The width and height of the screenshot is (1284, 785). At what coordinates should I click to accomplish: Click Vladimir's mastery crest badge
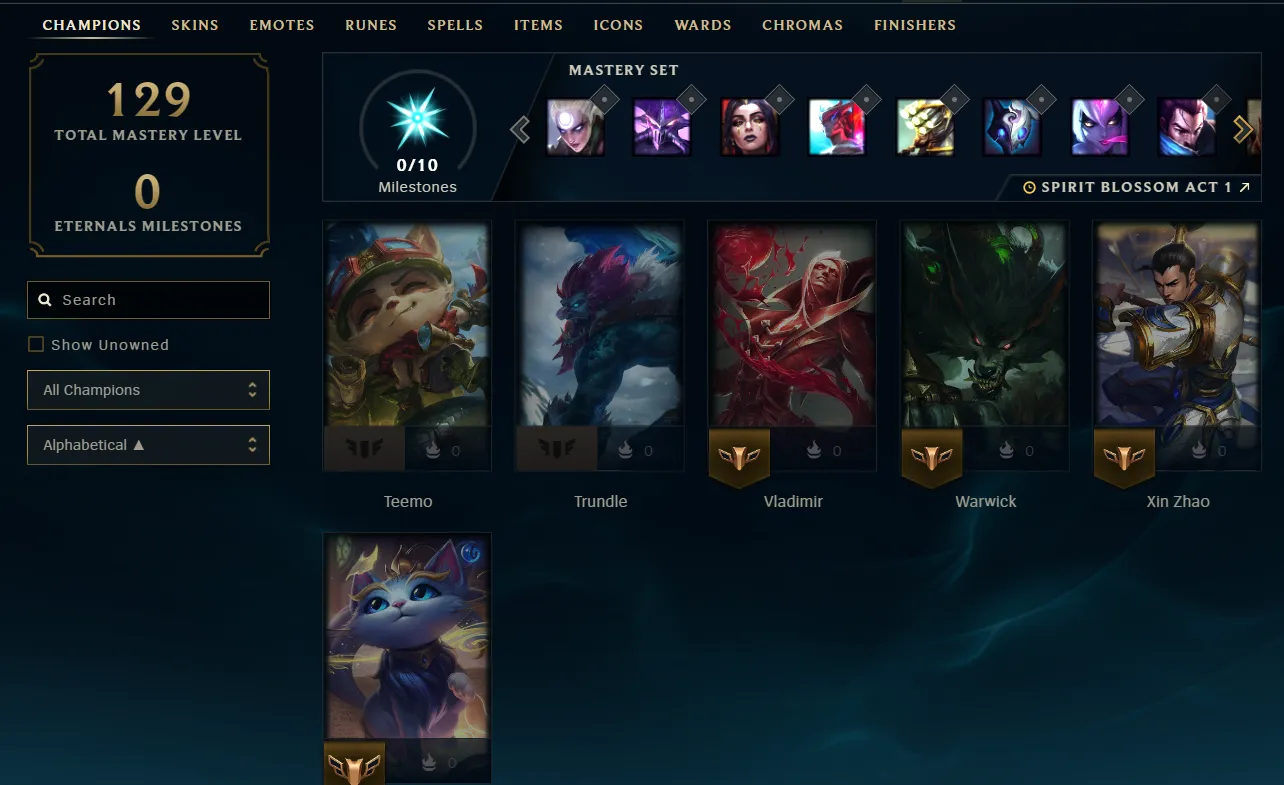[739, 458]
